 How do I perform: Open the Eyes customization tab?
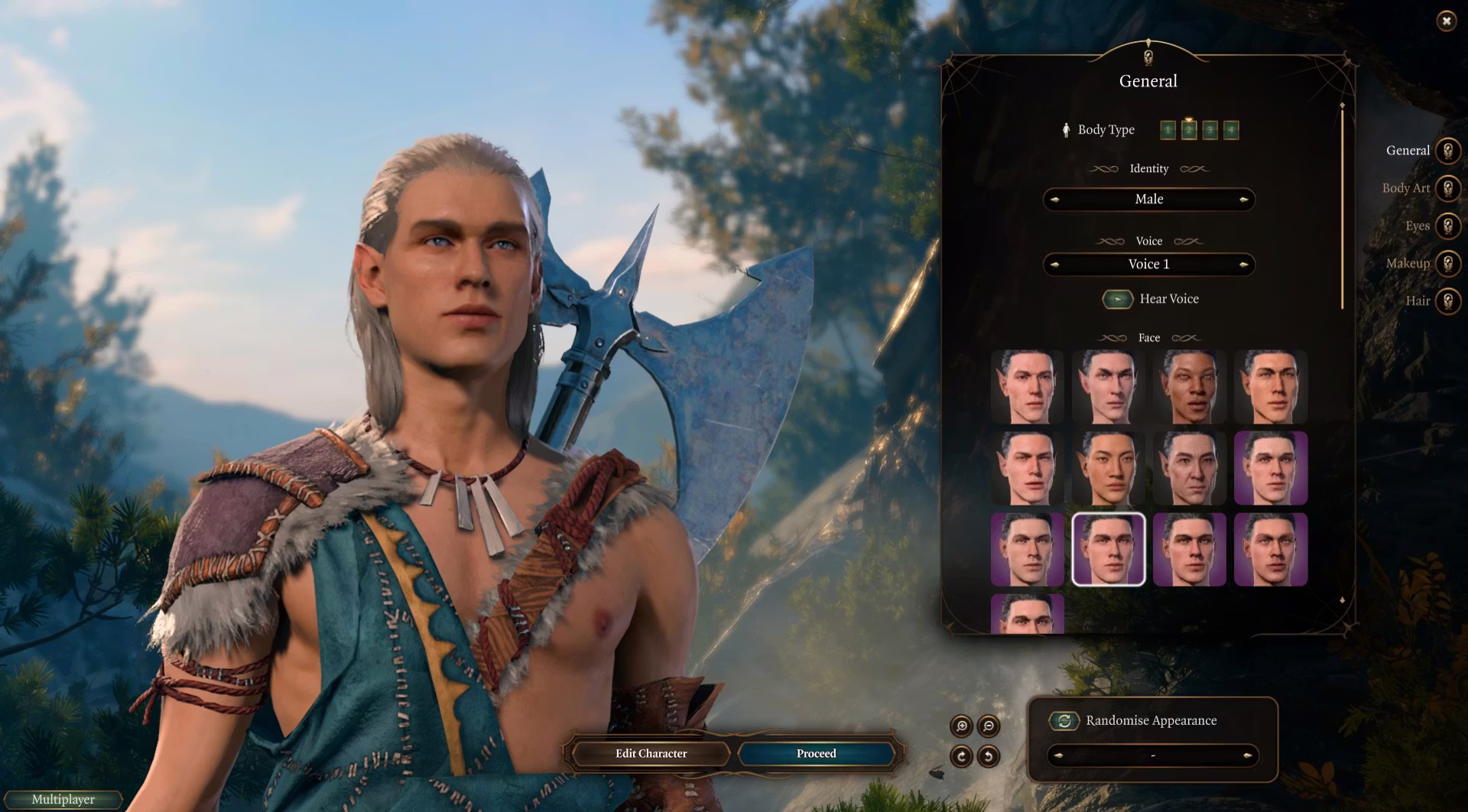(1447, 226)
